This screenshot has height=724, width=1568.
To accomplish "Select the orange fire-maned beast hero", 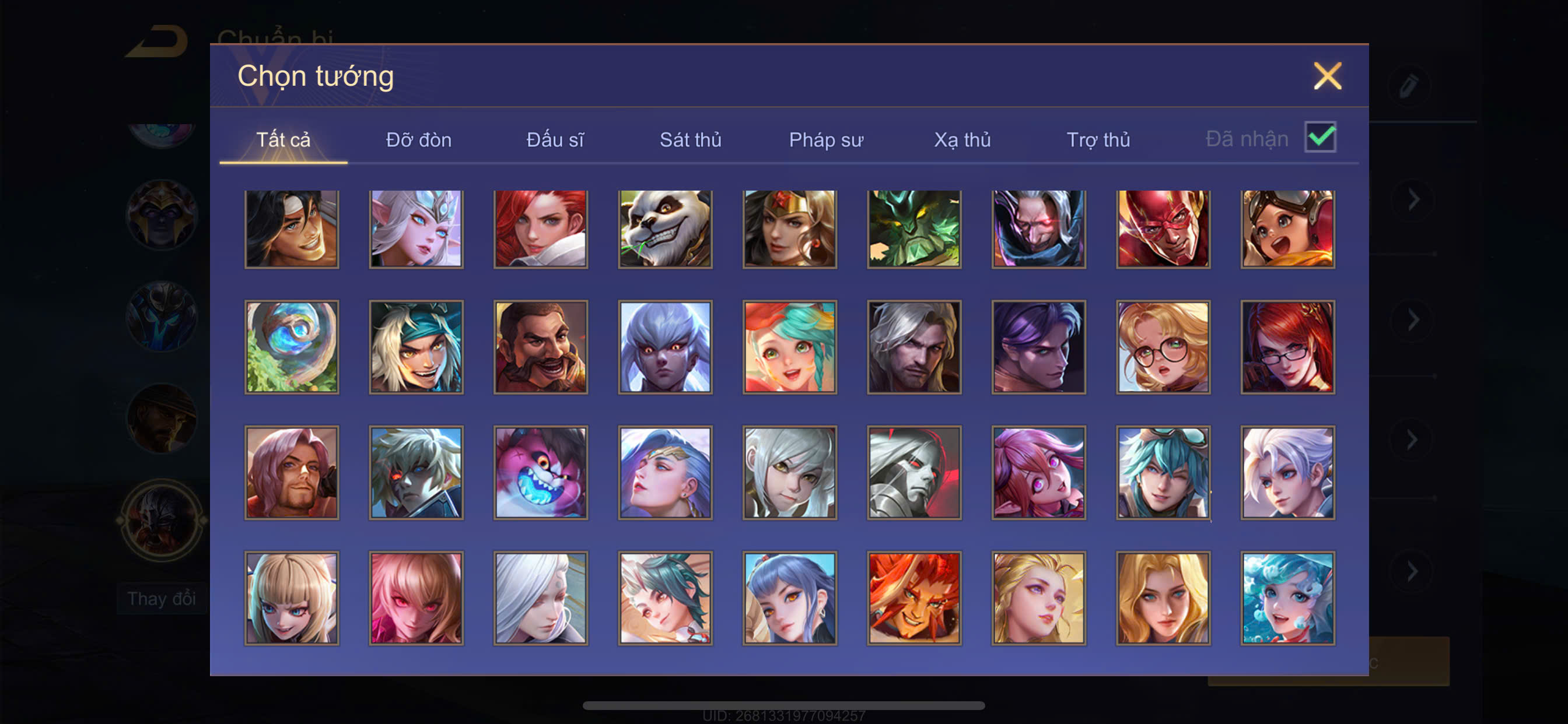I will (x=914, y=598).
